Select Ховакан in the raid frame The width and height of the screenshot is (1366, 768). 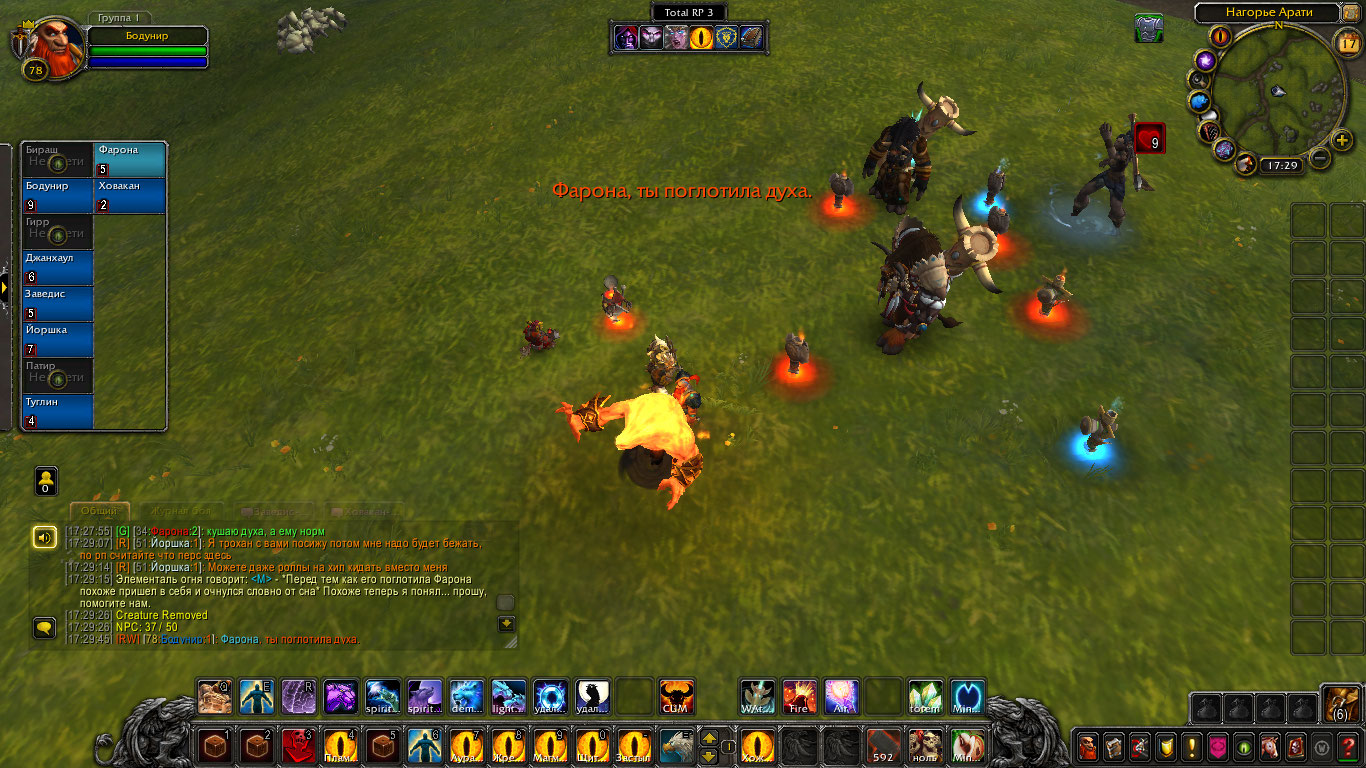coord(130,196)
